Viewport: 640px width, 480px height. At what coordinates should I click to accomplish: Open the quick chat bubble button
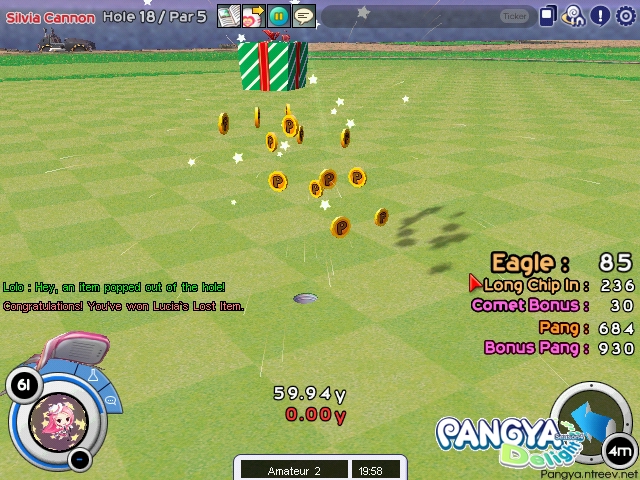112,400
